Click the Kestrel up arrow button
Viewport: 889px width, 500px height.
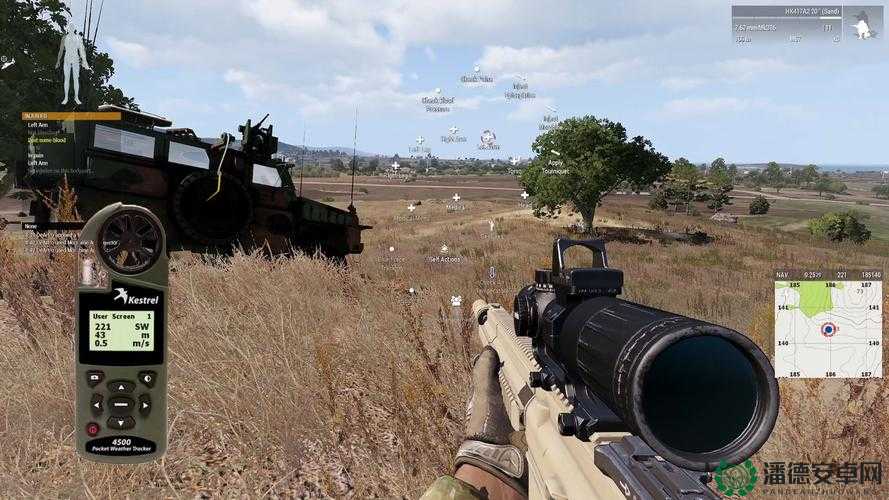(x=121, y=387)
